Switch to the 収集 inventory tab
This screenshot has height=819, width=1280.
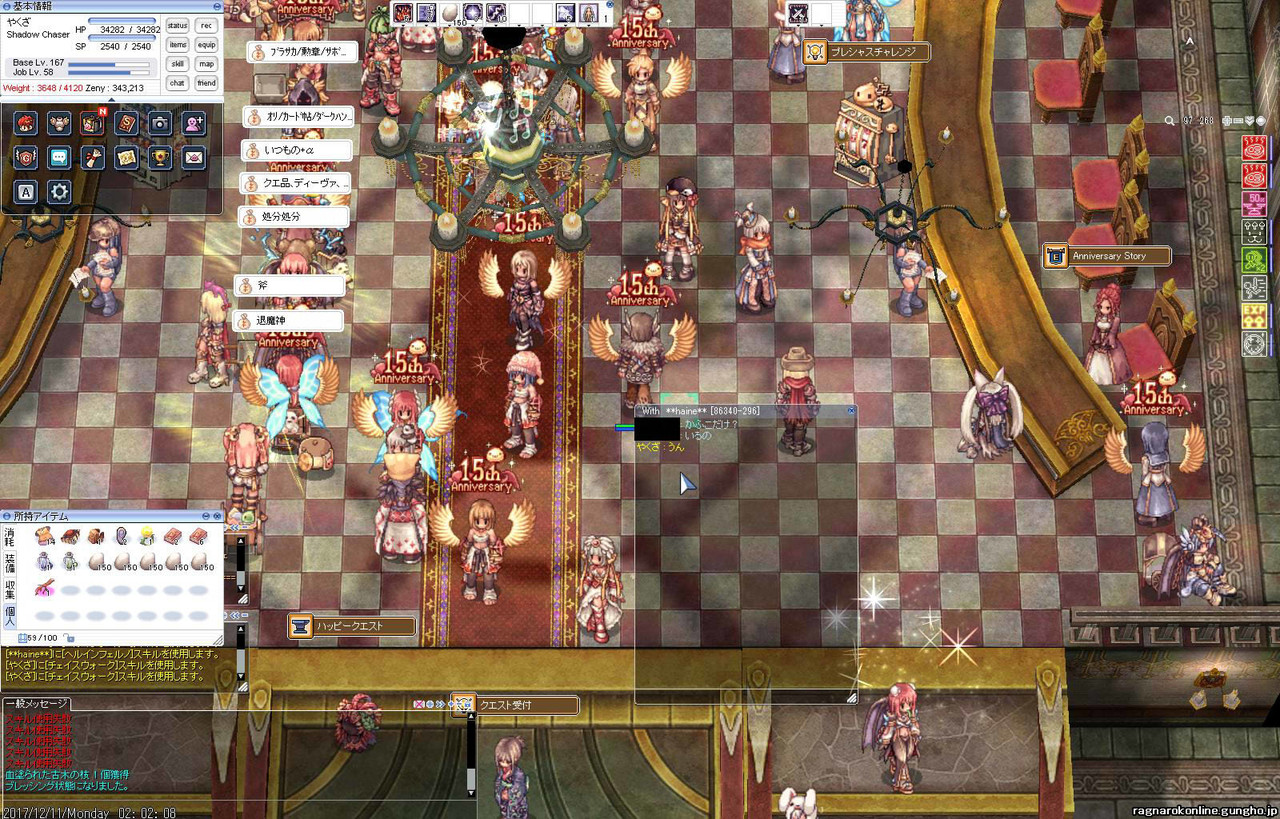(9, 590)
